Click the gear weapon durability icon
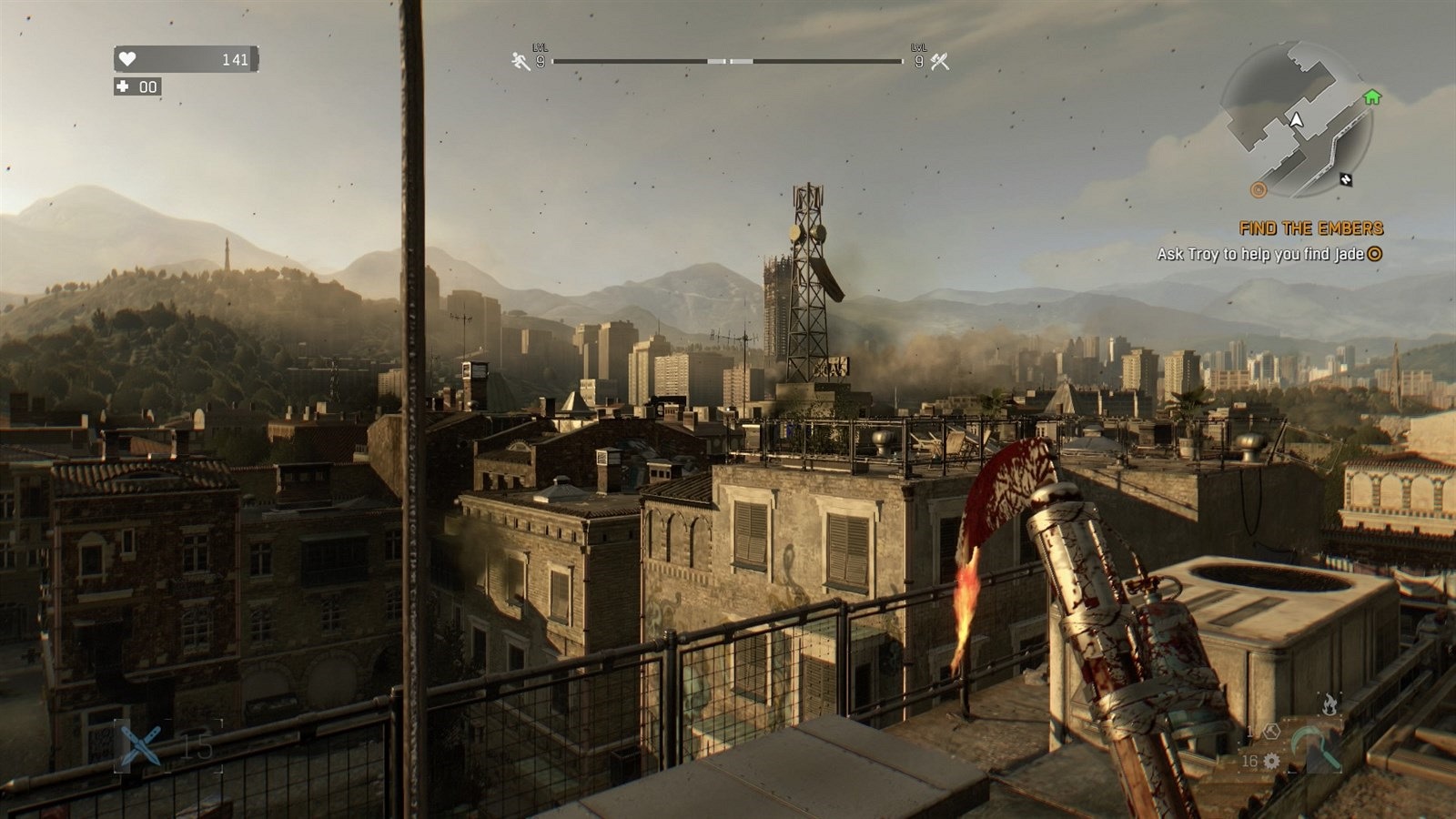The width and height of the screenshot is (1456, 819). [1271, 762]
